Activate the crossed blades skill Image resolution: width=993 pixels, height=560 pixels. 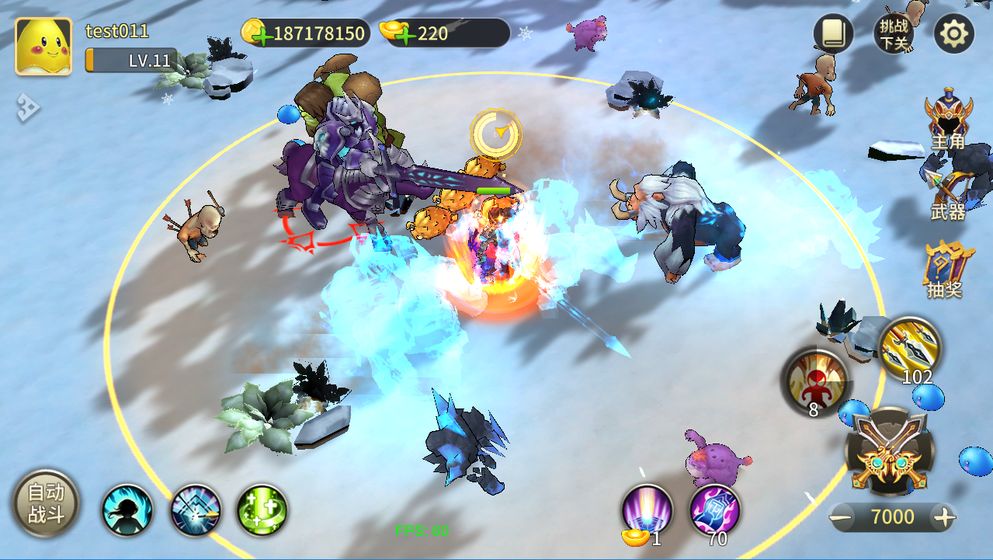tap(195, 509)
